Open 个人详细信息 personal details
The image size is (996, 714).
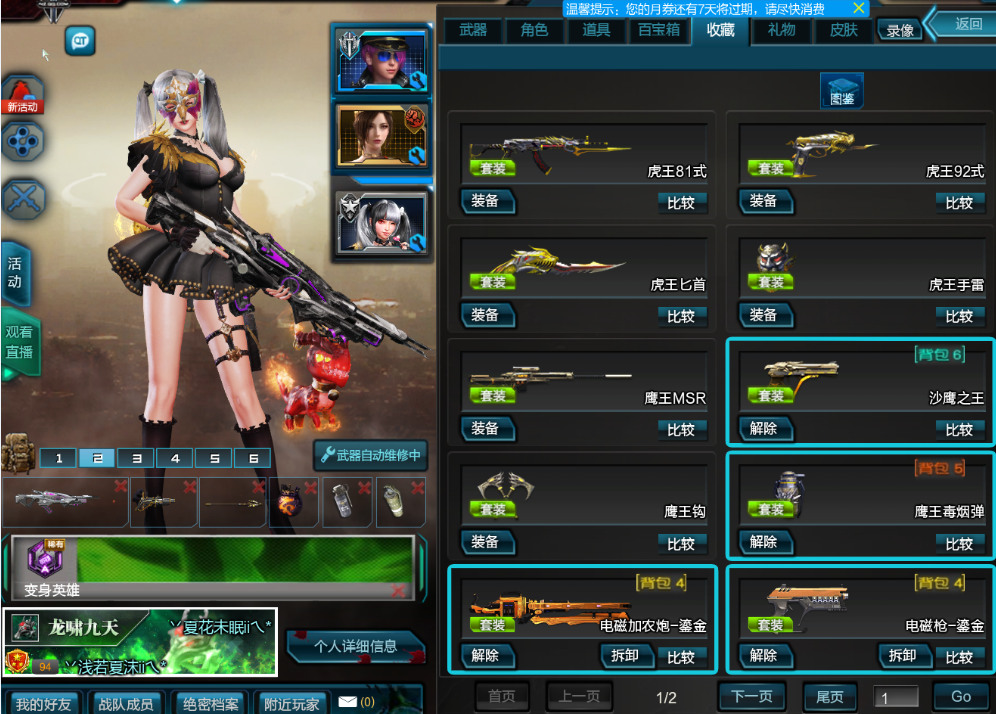tap(356, 646)
